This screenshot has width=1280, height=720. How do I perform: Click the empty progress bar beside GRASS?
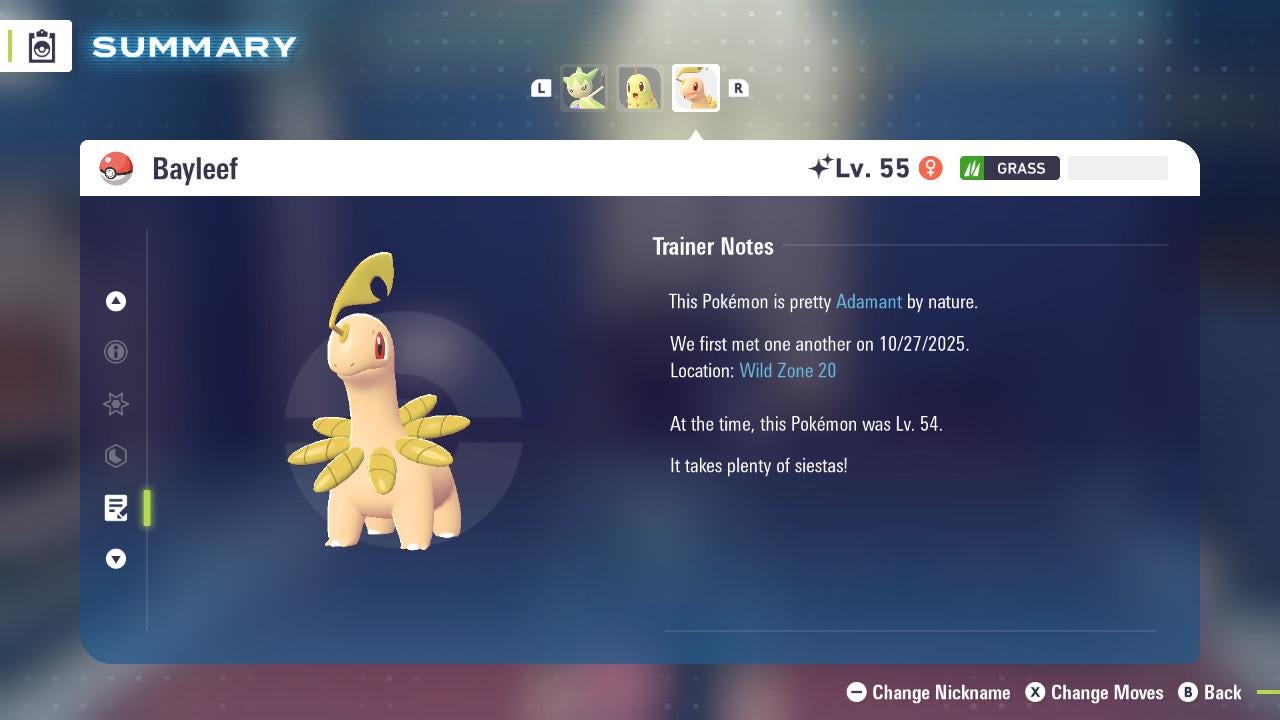point(1117,168)
